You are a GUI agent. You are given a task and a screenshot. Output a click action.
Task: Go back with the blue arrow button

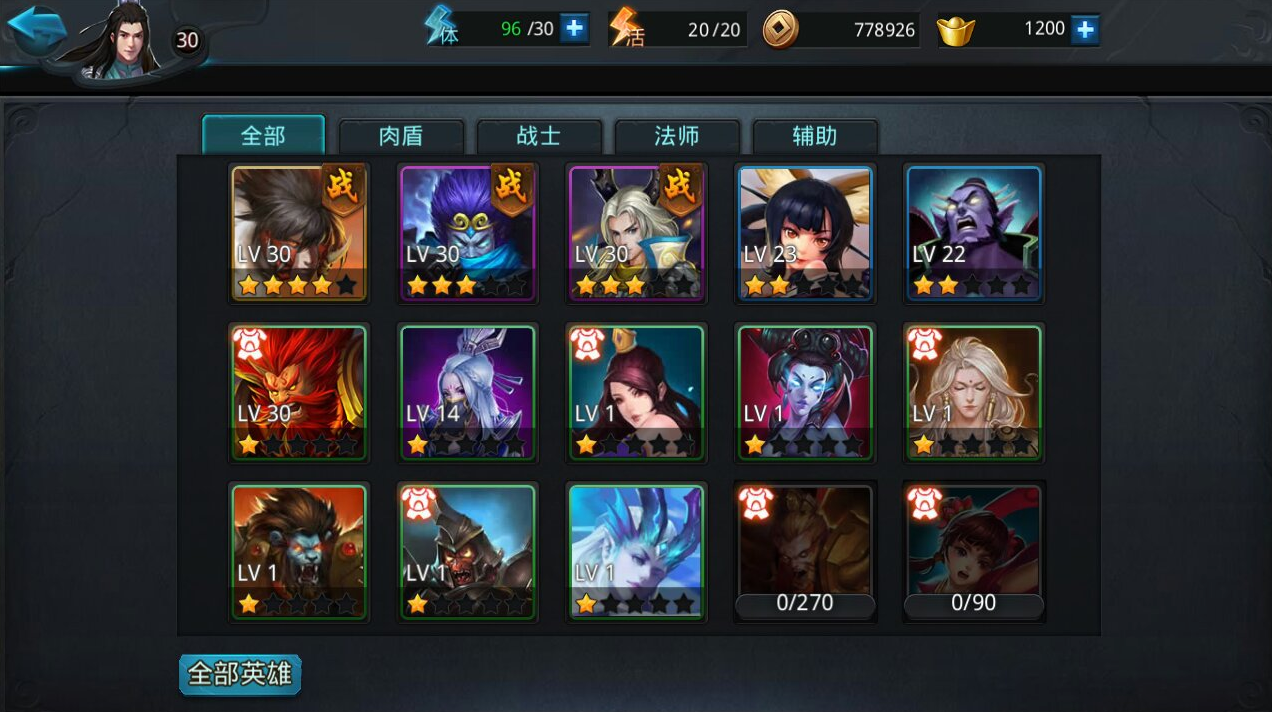point(36,30)
